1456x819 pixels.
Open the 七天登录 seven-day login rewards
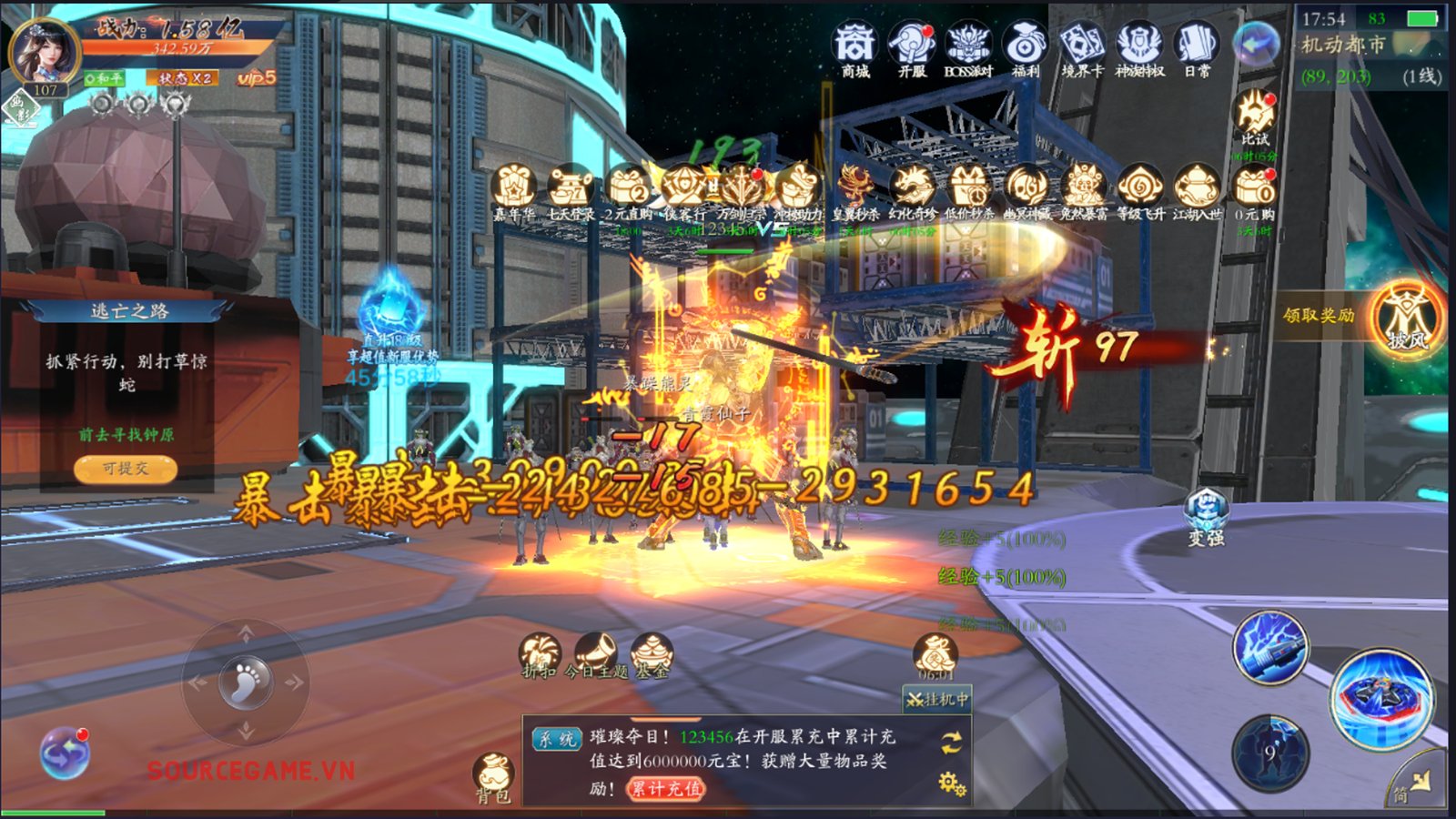coord(571,191)
